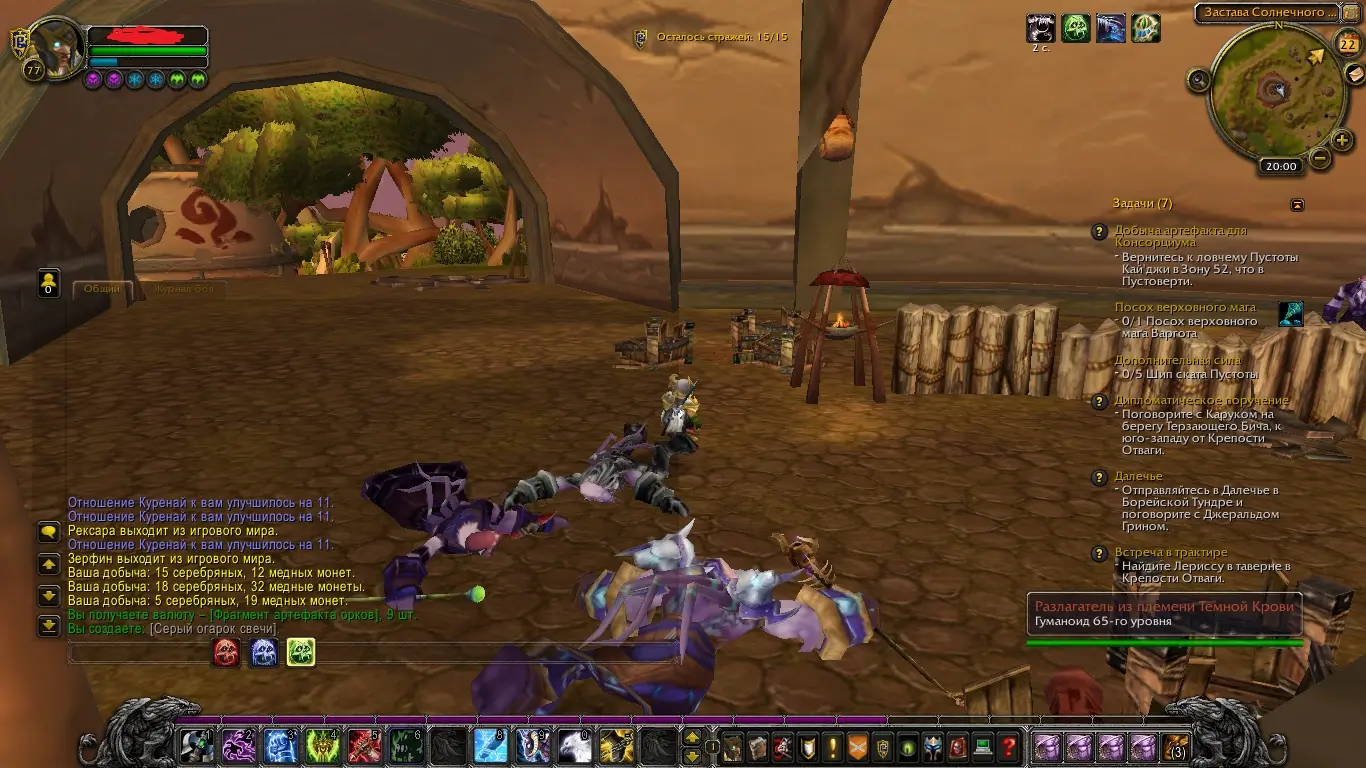The width and height of the screenshot is (1366, 768).
Task: Use the Посох верховного мага quest item
Action: (1291, 313)
